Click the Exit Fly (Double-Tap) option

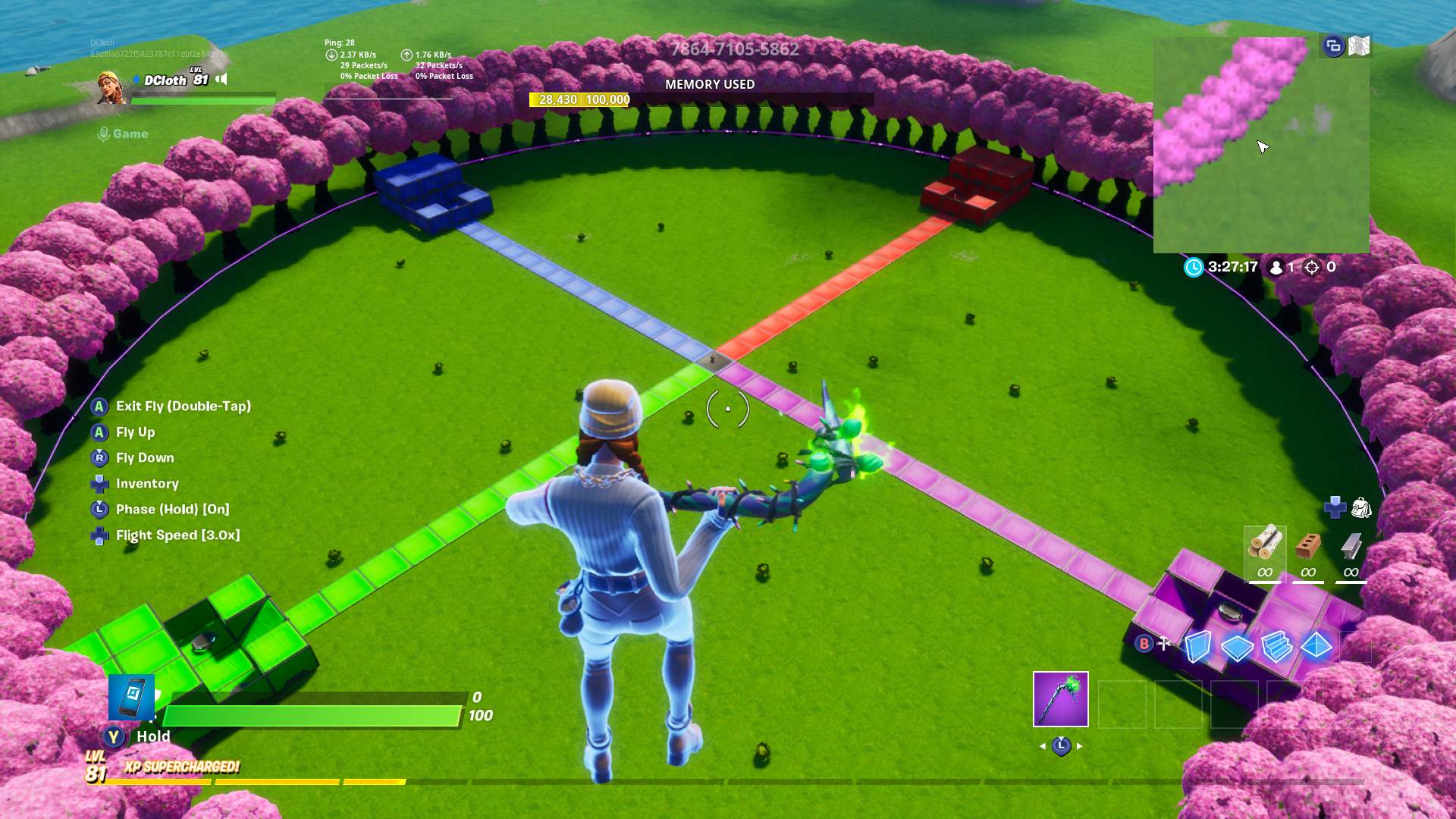click(x=182, y=407)
